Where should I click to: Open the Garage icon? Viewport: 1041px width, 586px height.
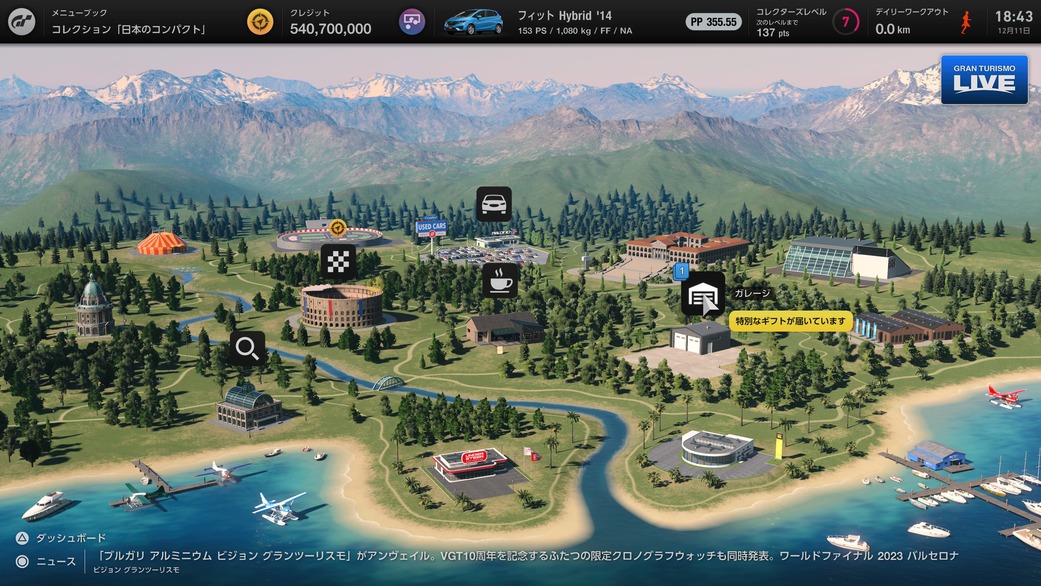703,293
